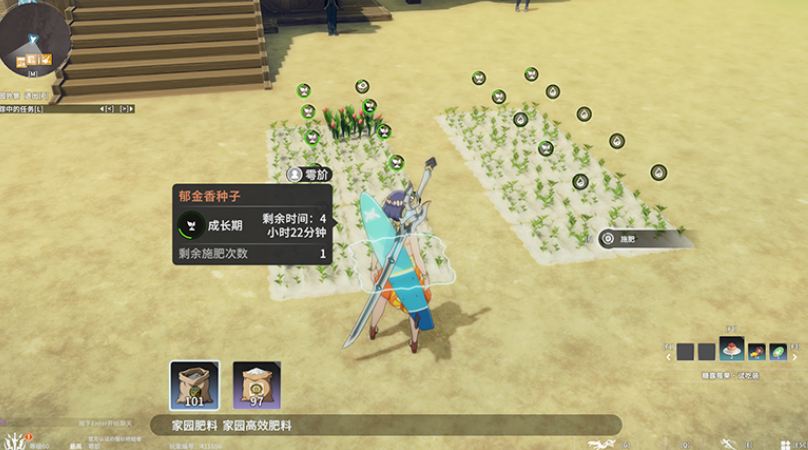The width and height of the screenshot is (808, 450).
Task: Select the red flower item slot
Action: click(x=755, y=351)
